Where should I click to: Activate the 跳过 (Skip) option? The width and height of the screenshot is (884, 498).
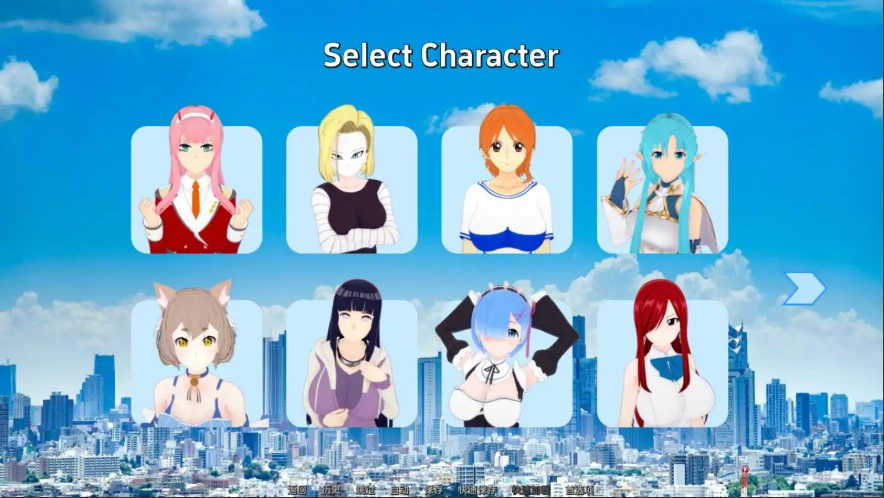[365, 490]
